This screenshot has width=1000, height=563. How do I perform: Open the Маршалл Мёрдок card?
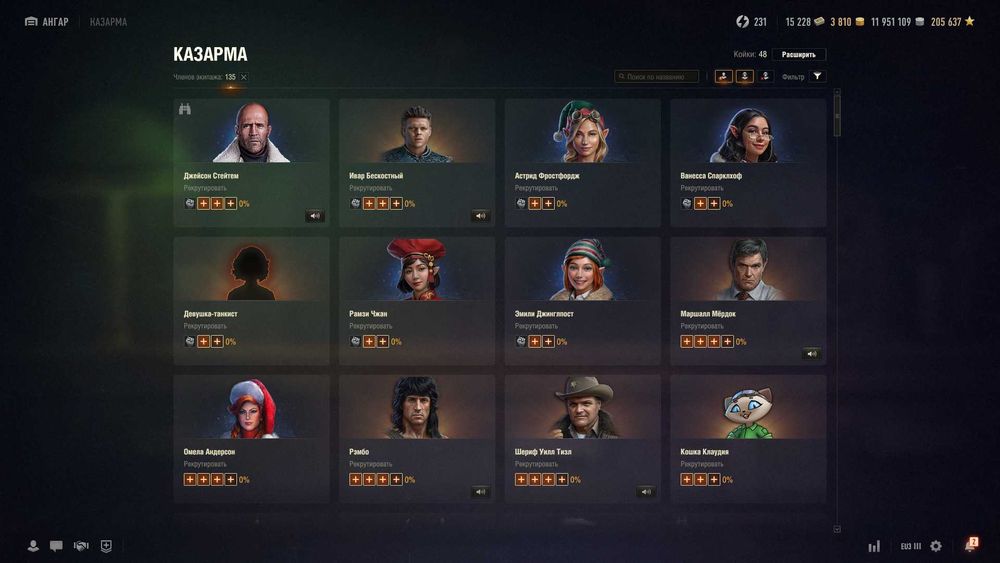point(748,300)
